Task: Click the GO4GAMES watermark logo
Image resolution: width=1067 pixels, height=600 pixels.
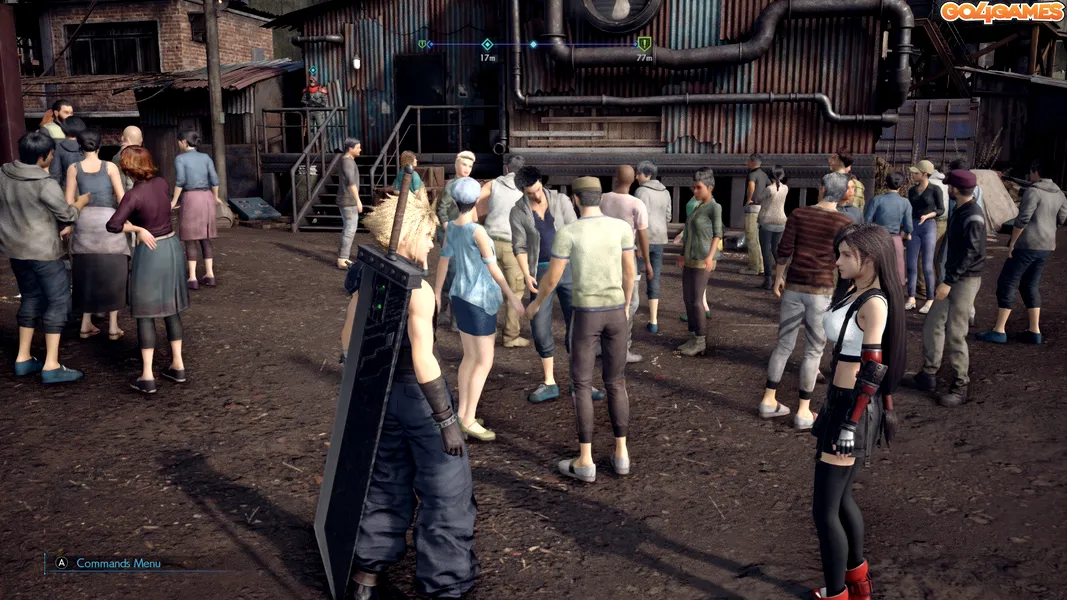Action: 1001,12
